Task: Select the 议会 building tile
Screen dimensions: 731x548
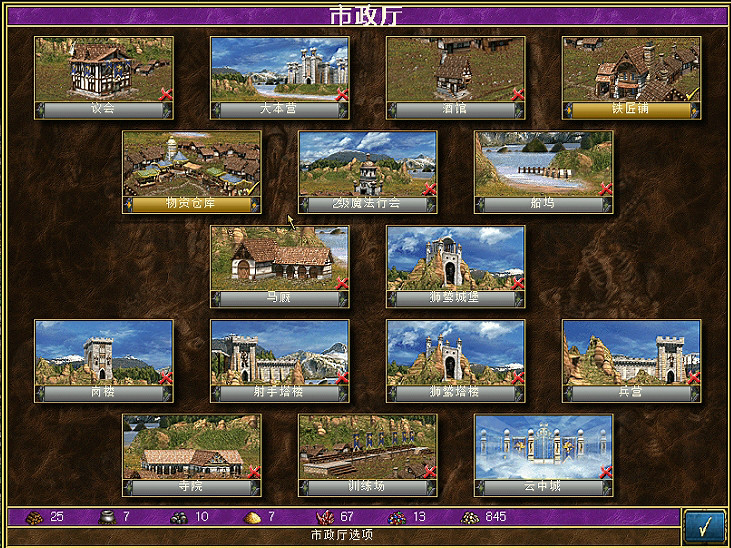Action: click(x=104, y=70)
